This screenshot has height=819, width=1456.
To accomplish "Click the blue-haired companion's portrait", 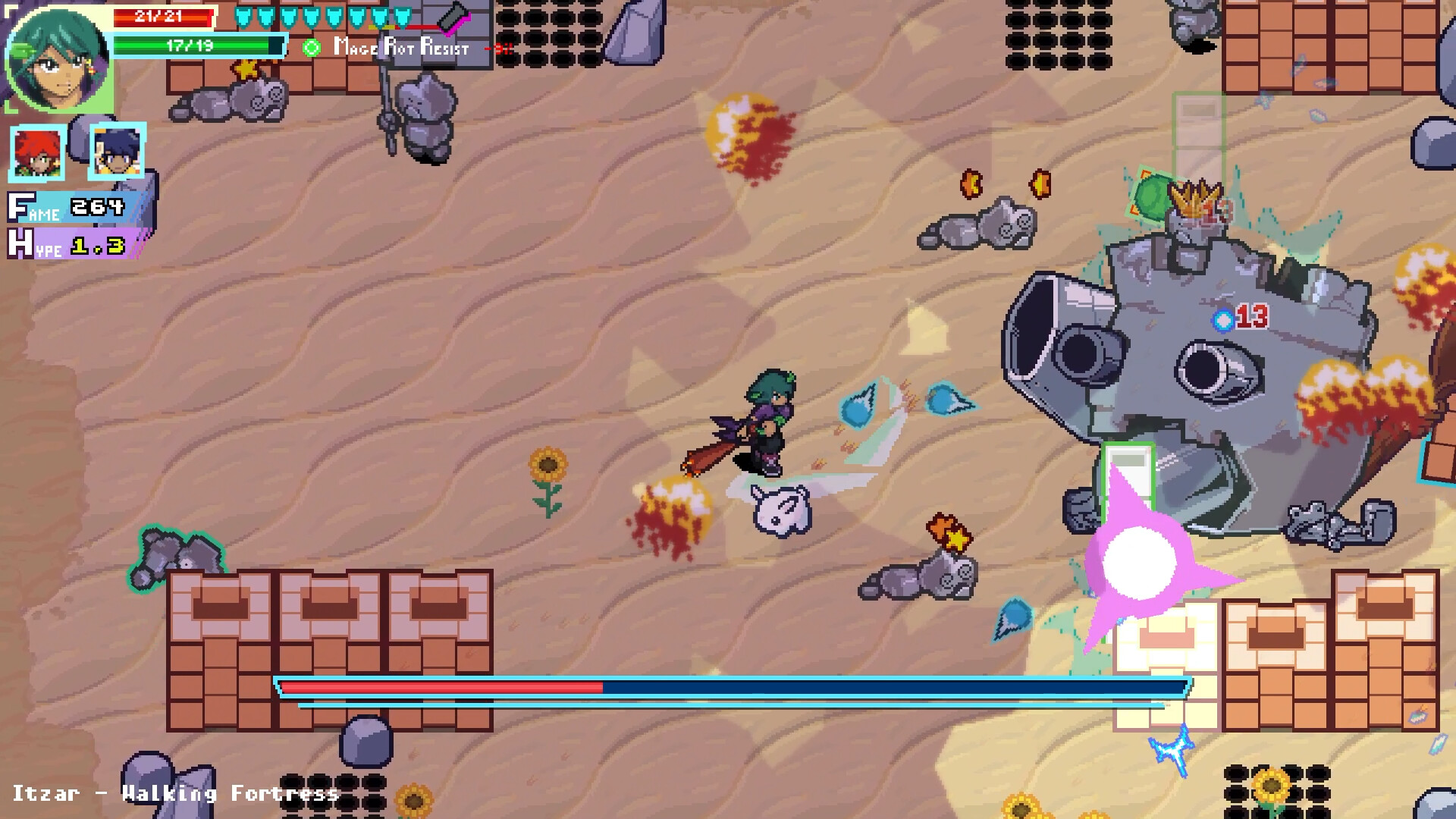I will point(116,153).
